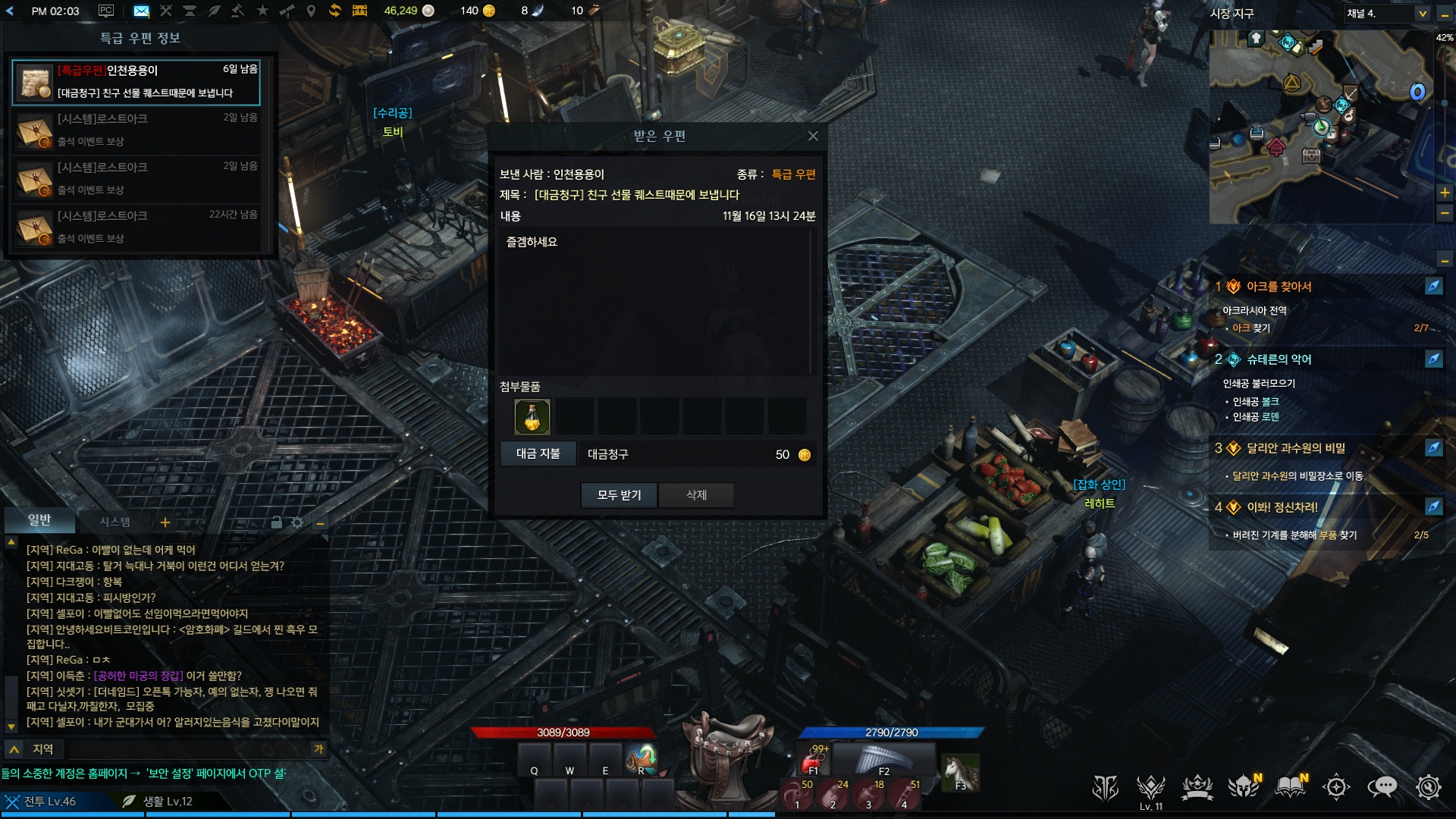Delete the mail with 삭제 button
Image resolution: width=1456 pixels, height=819 pixels.
(696, 495)
